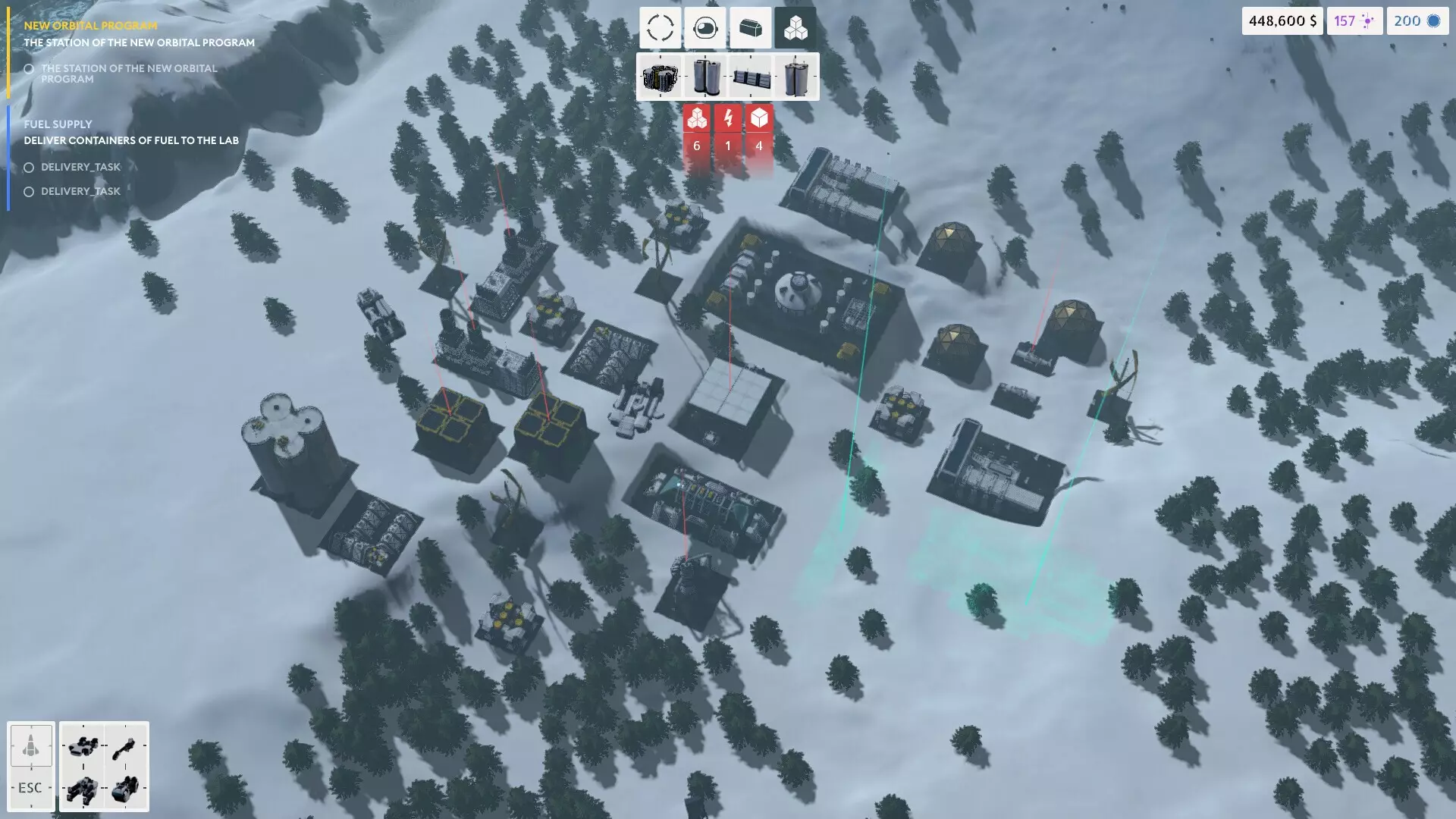This screenshot has height=819, width=1456.
Task: Click the 448,600 $ money display
Action: click(x=1282, y=20)
